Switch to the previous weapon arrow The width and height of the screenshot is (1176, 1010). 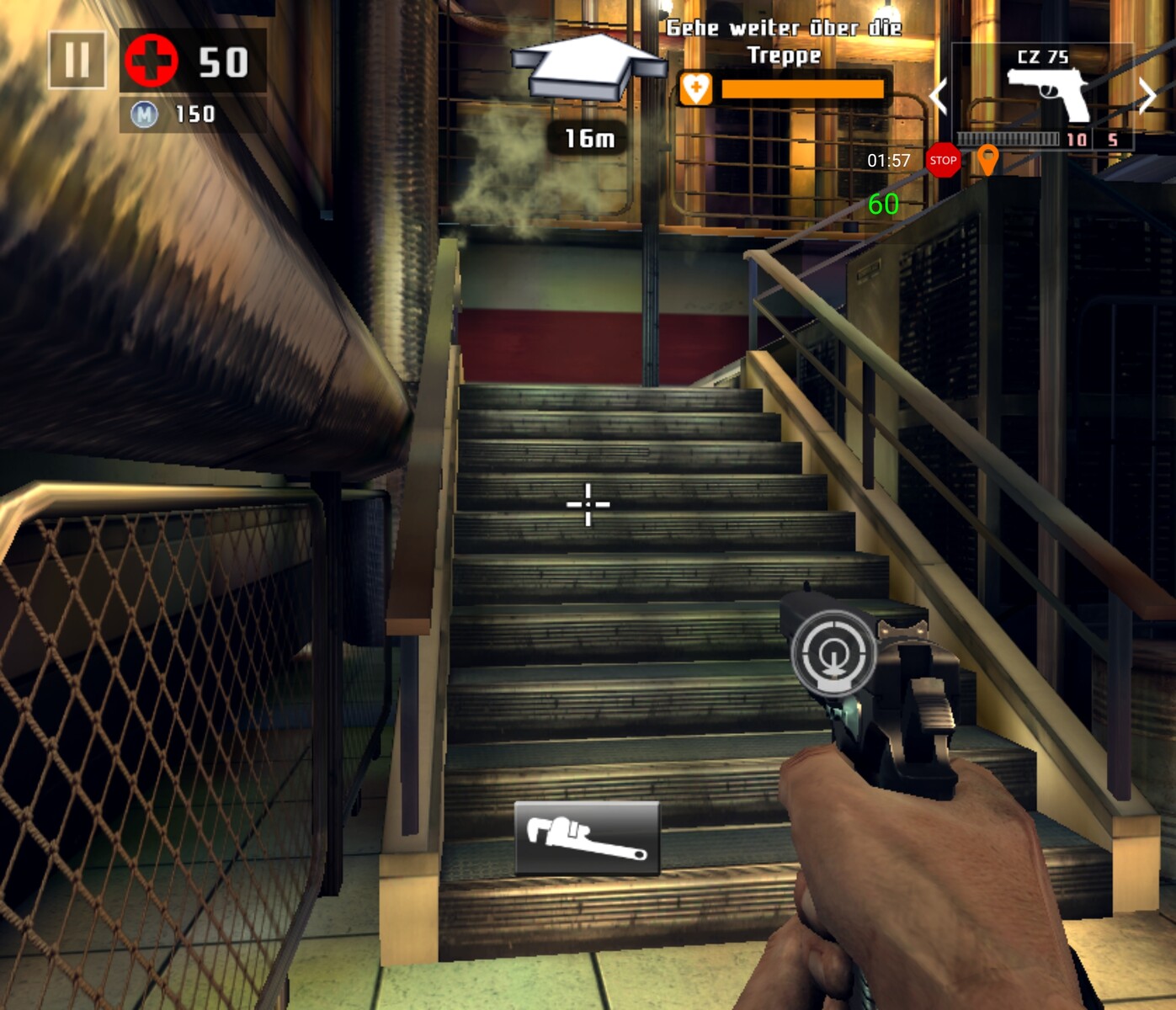939,96
